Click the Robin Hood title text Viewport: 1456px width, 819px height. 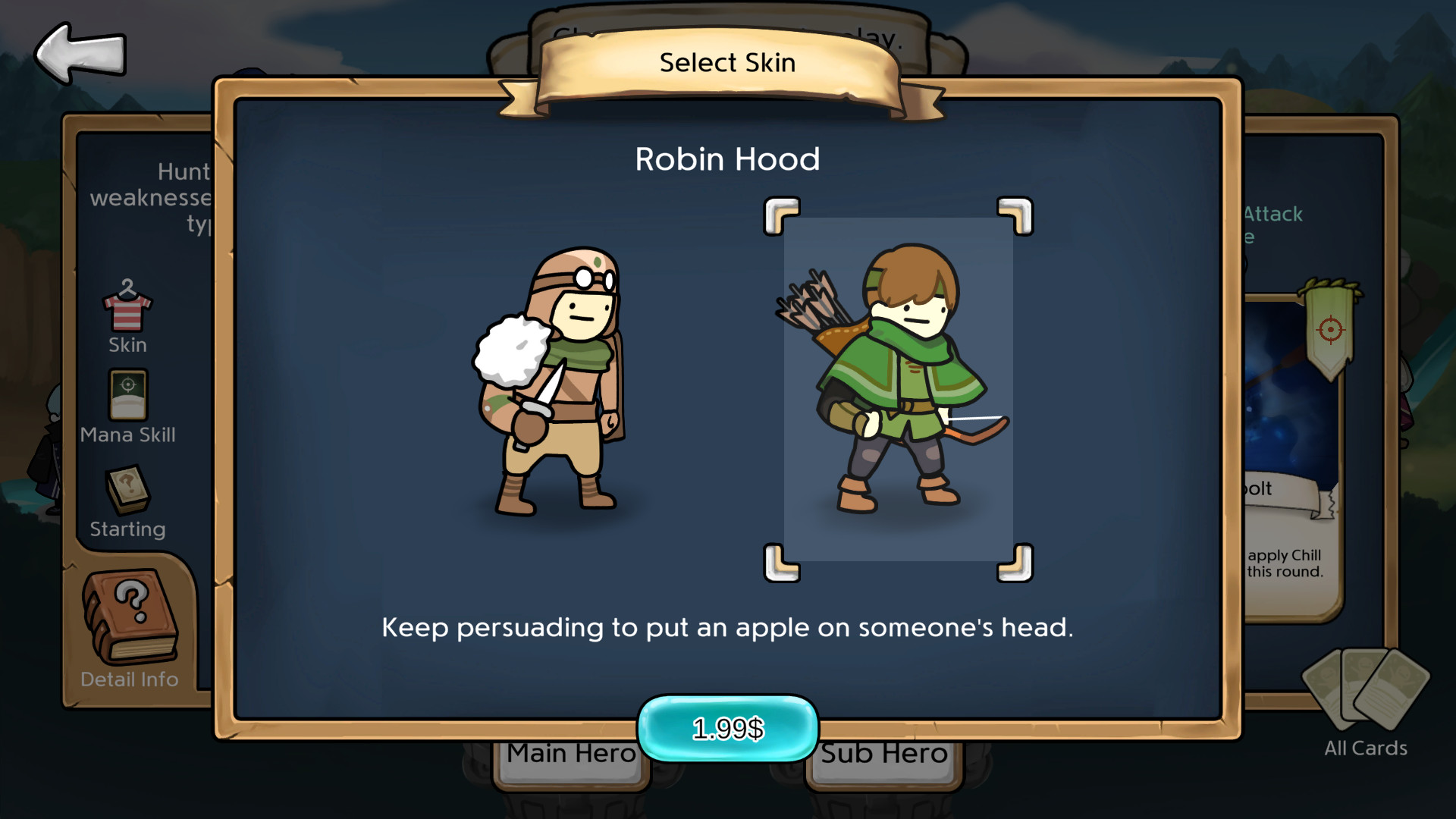728,159
